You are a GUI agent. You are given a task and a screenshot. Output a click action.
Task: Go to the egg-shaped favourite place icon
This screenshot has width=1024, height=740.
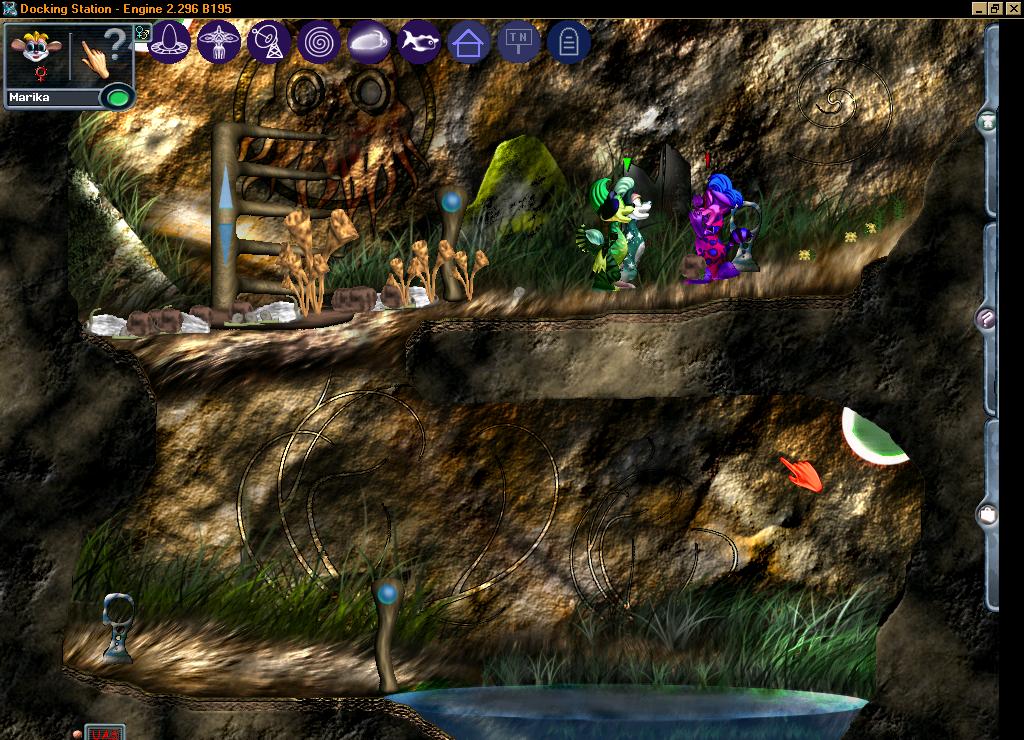click(170, 43)
